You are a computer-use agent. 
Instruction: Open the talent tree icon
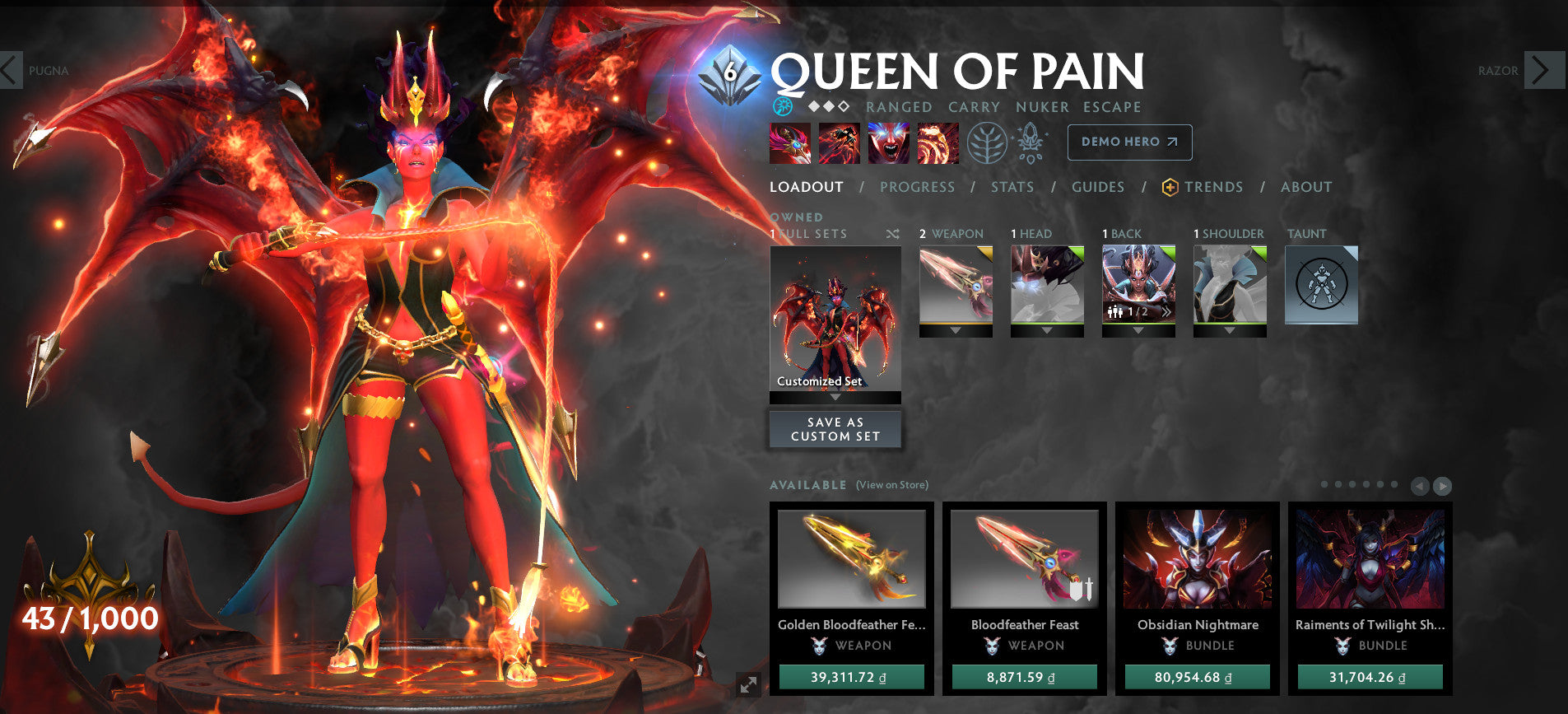[989, 142]
